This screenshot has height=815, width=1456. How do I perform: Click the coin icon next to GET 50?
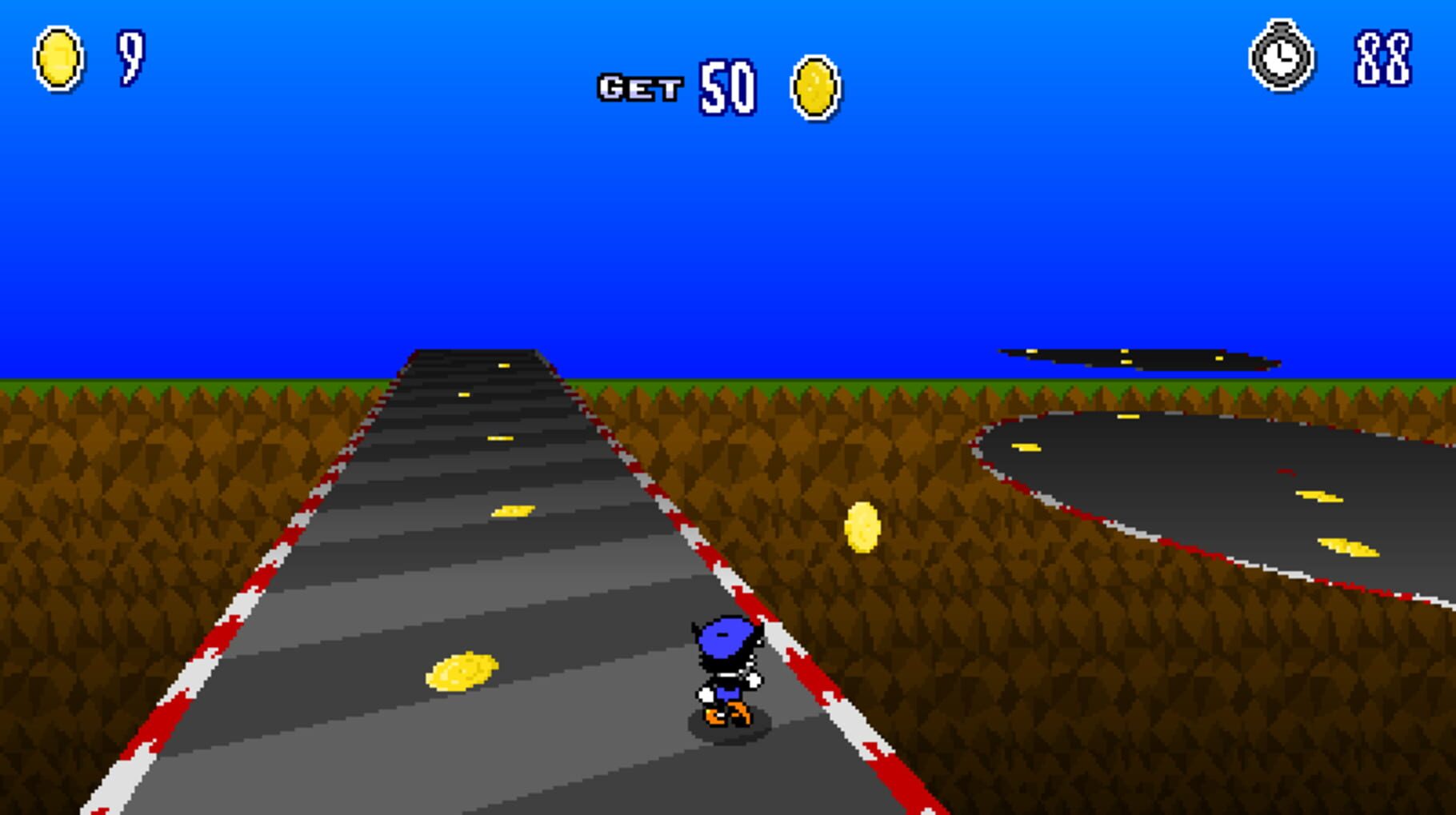coord(814,88)
